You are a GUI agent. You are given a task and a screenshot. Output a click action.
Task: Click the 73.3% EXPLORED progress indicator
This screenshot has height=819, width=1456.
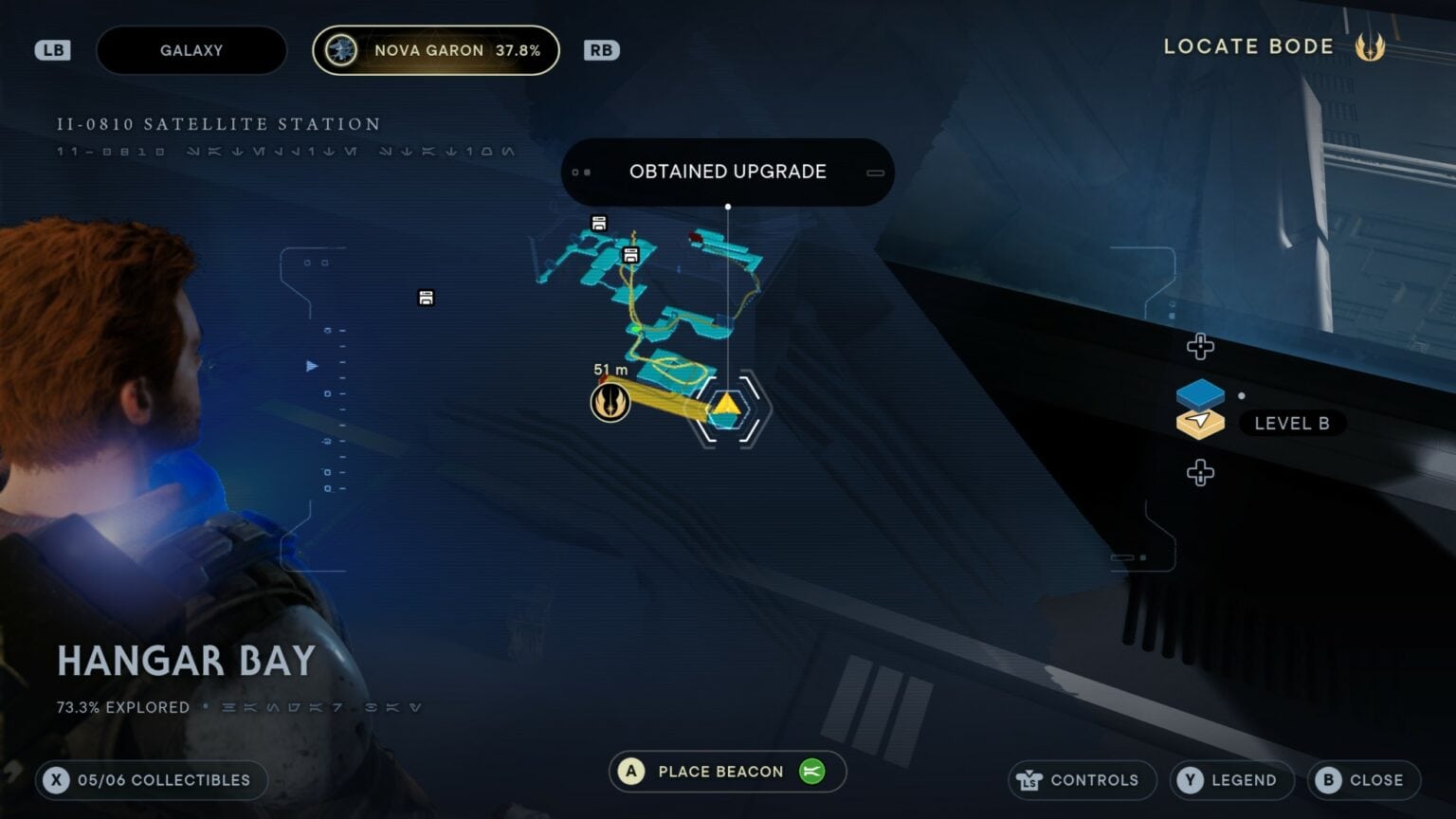tap(123, 707)
